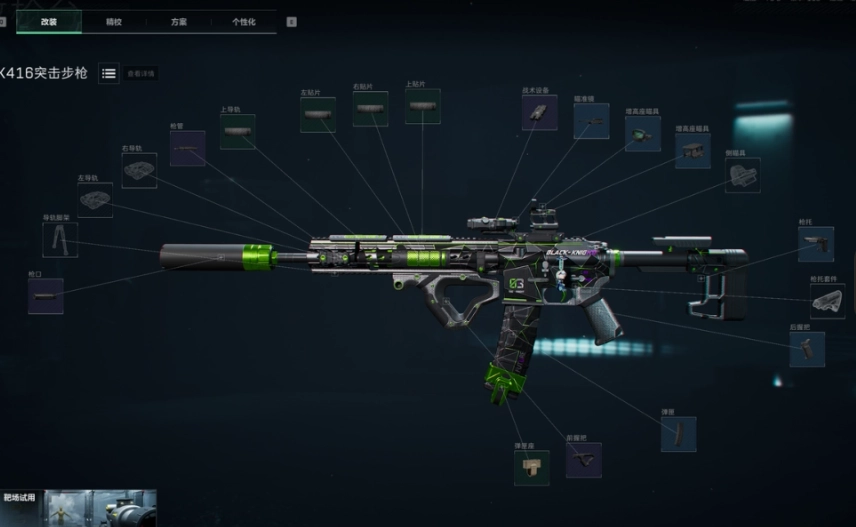Image resolution: width=856 pixels, height=527 pixels.
Task: Select the 枪管 barrel slot
Action: [x=187, y=148]
